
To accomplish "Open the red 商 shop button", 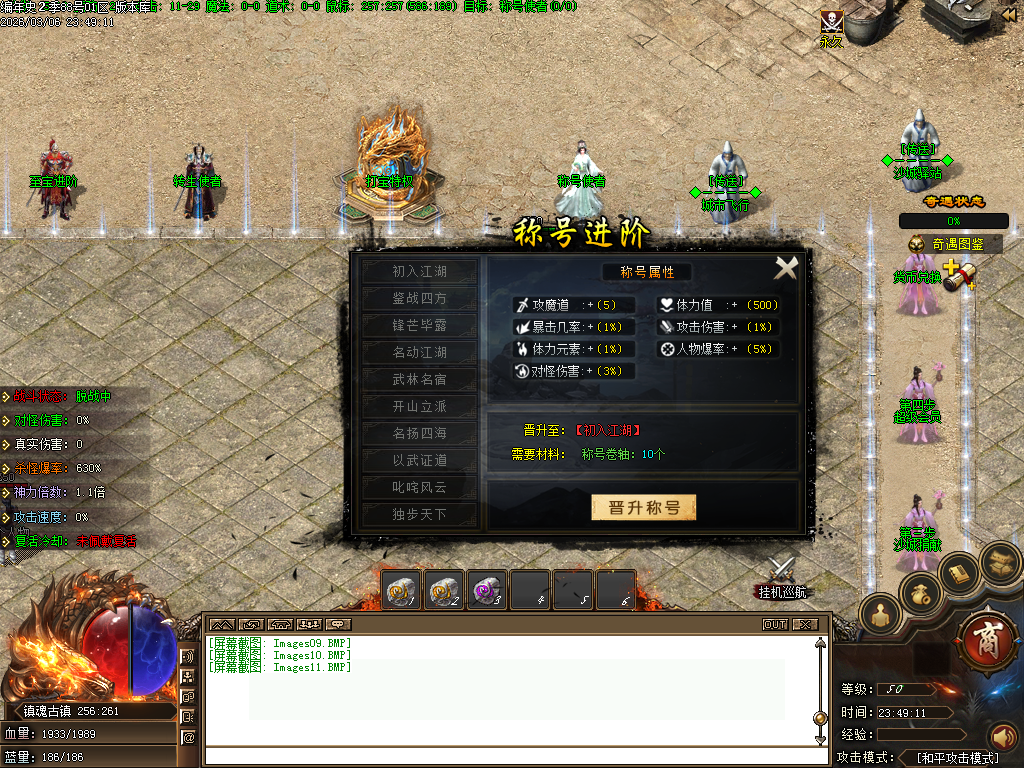I will coord(987,638).
